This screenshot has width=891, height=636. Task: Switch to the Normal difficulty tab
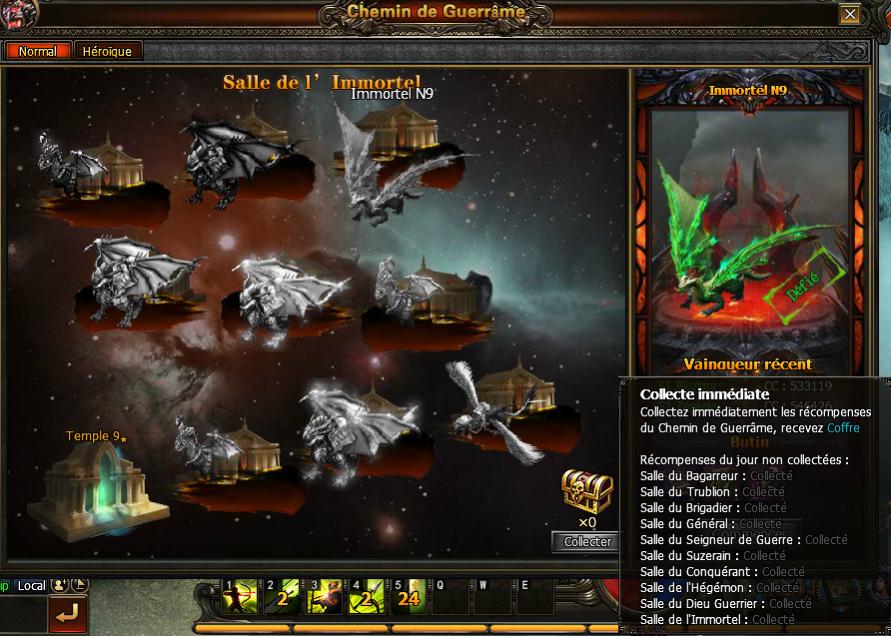click(x=38, y=51)
